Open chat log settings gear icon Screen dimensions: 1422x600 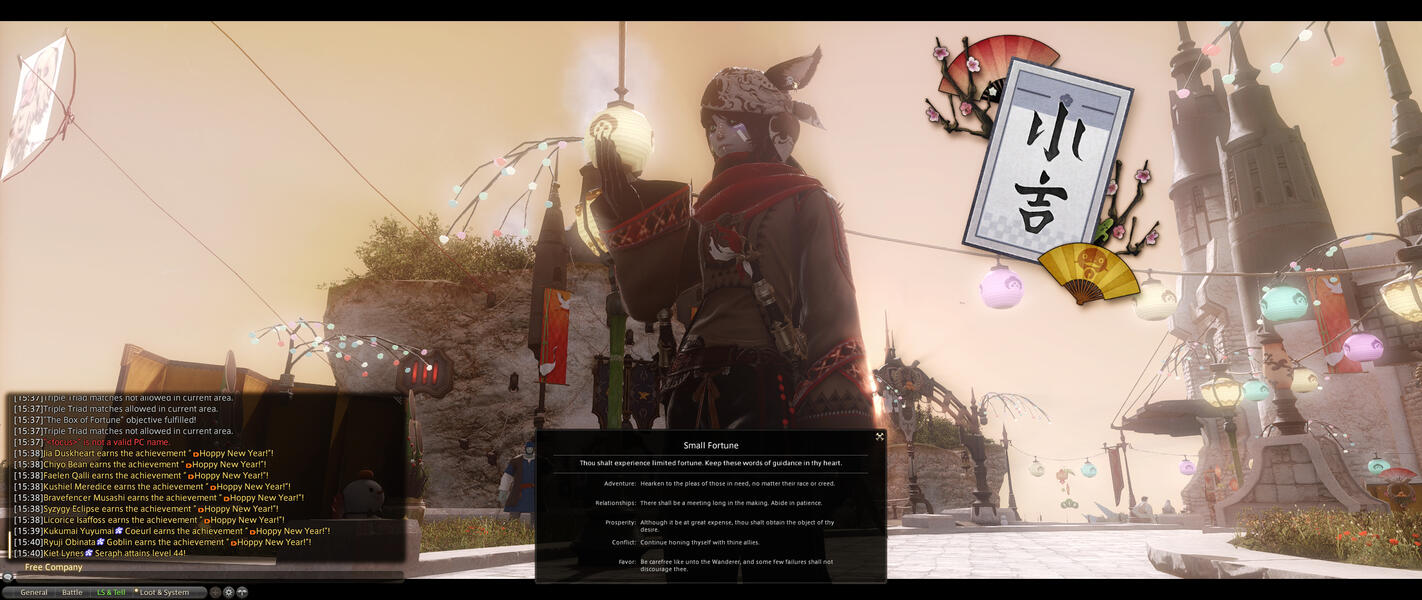click(x=228, y=592)
